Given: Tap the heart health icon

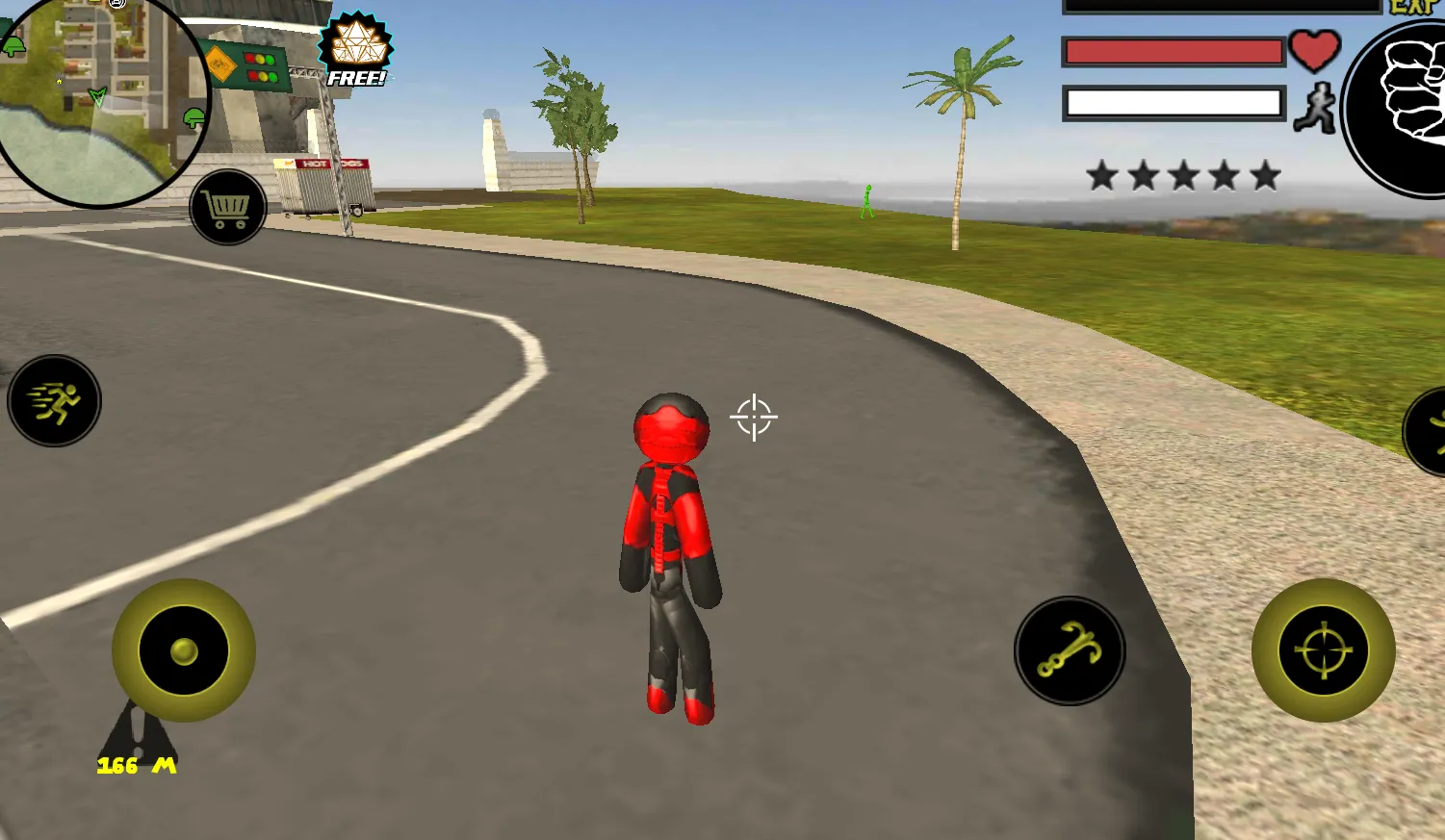Looking at the screenshot, I should [1318, 51].
